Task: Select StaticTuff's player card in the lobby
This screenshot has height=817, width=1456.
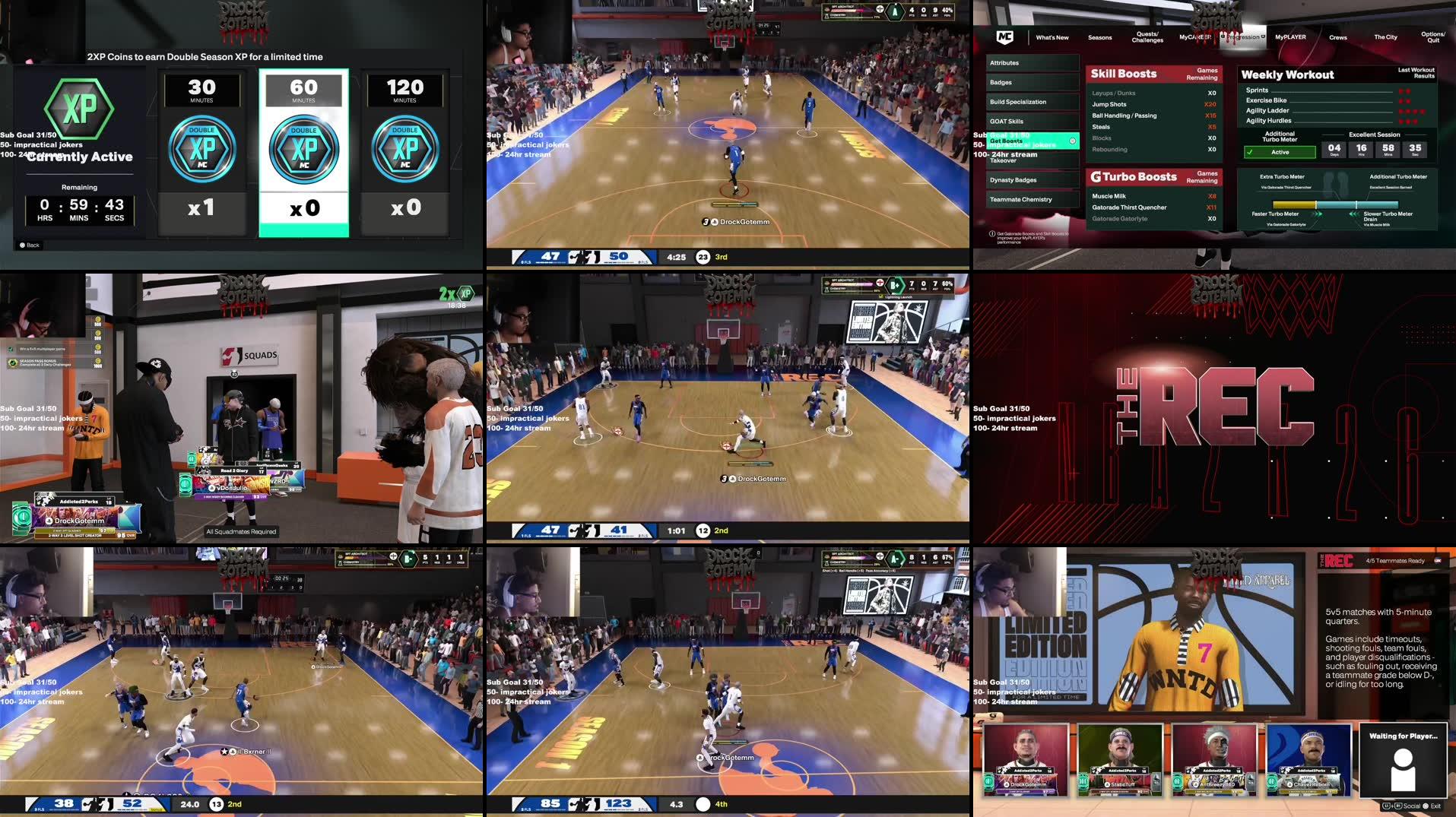Action: [x=1120, y=758]
